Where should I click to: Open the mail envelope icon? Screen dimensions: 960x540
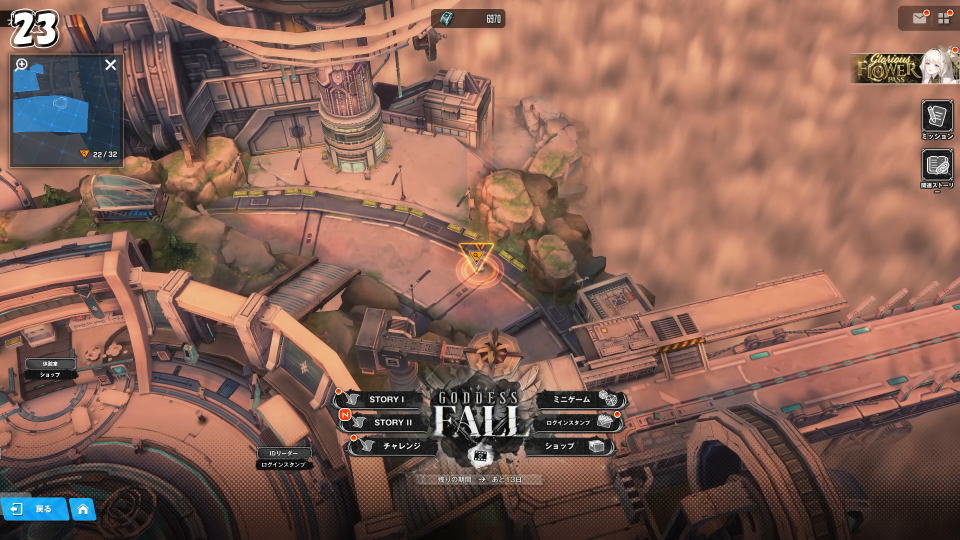point(917,17)
